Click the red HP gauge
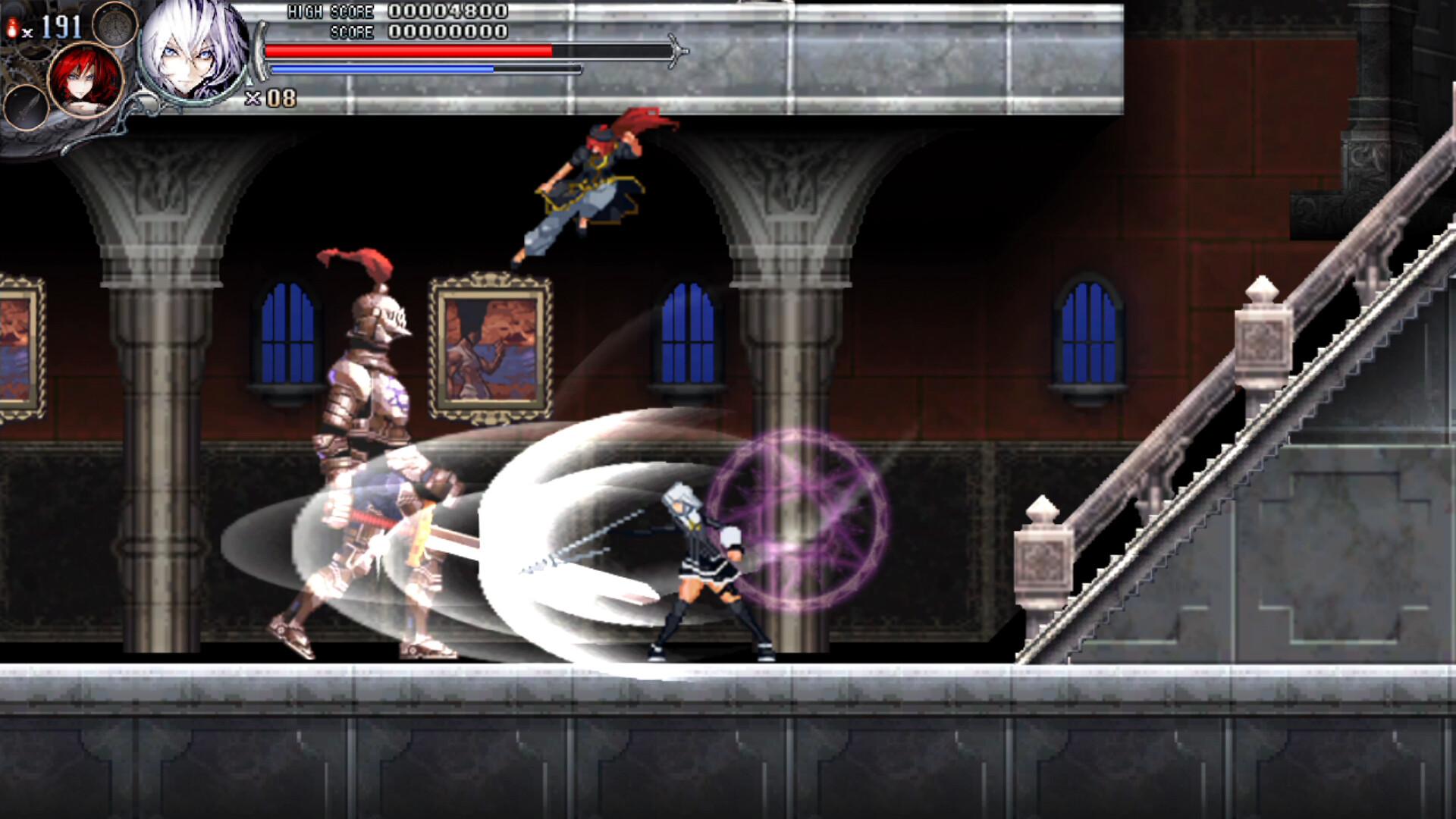 pyautogui.click(x=409, y=50)
